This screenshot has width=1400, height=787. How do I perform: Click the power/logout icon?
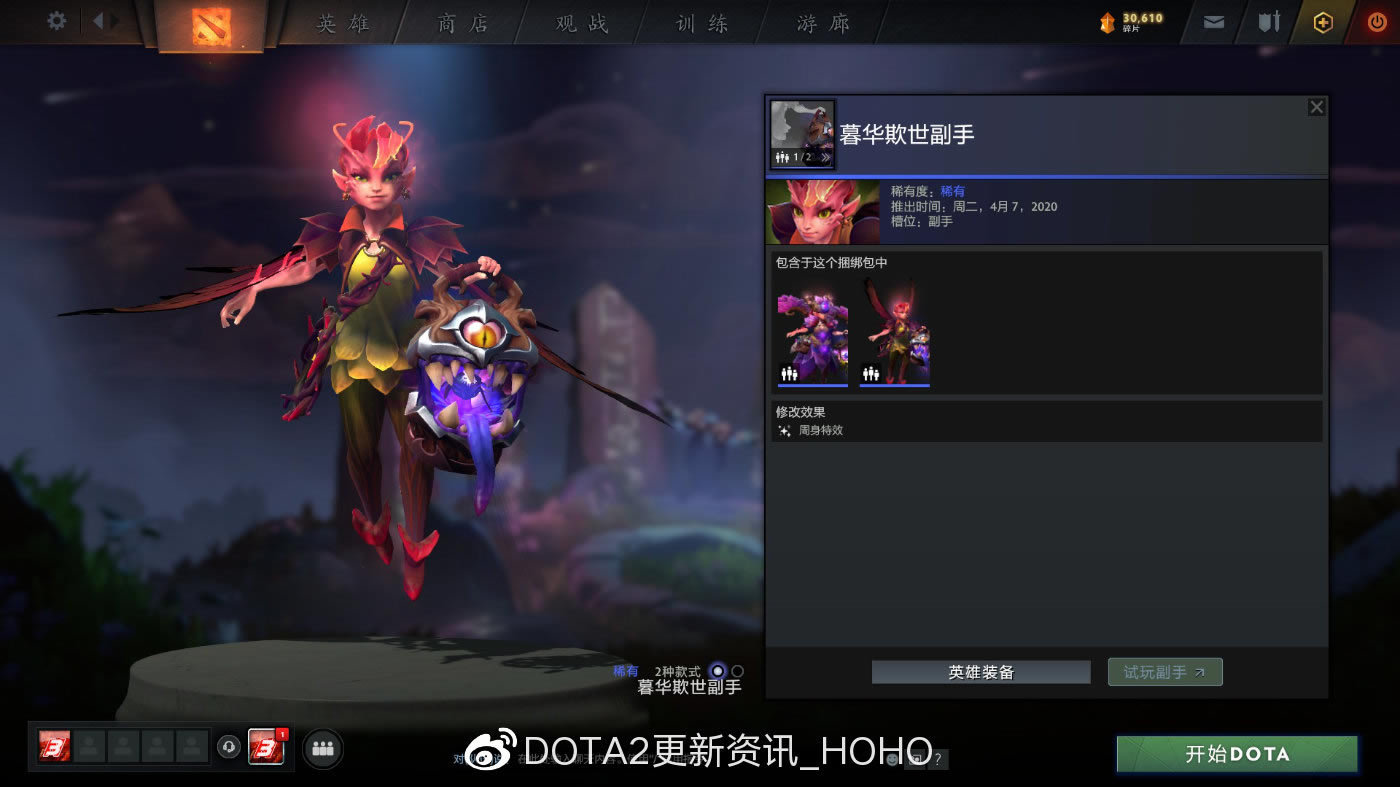click(1377, 21)
